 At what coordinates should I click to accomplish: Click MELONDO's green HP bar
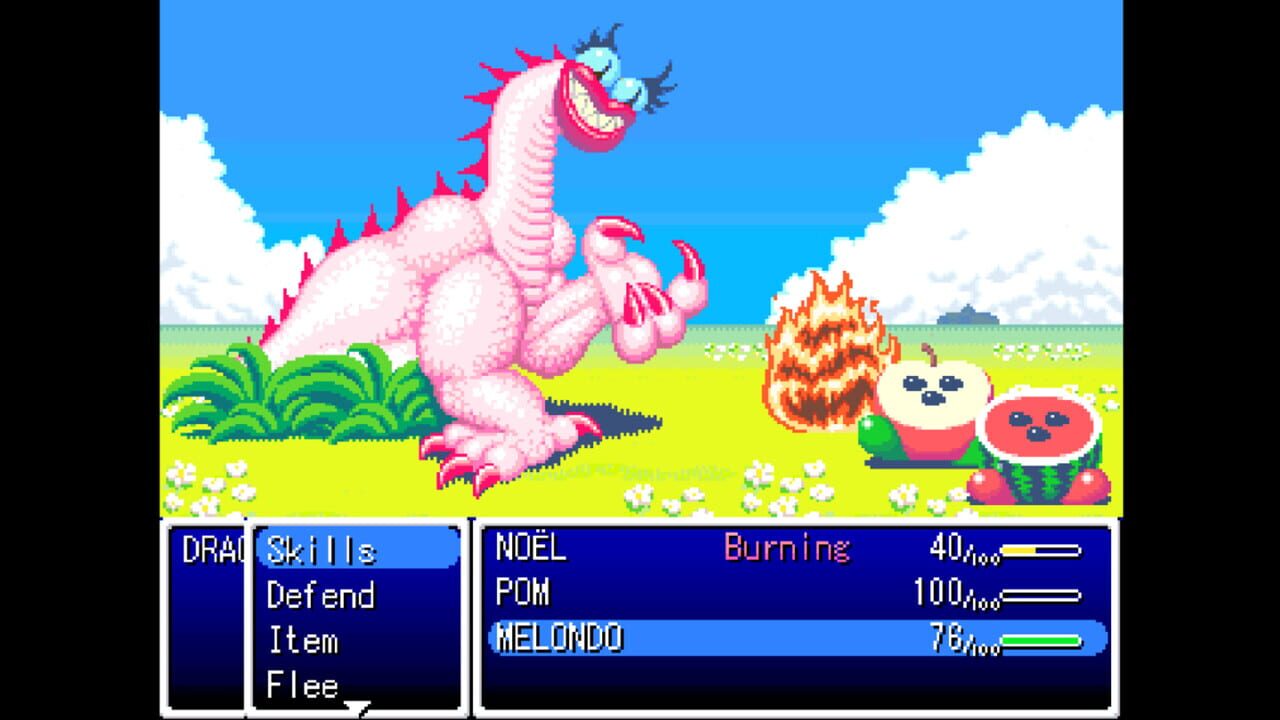point(1040,640)
